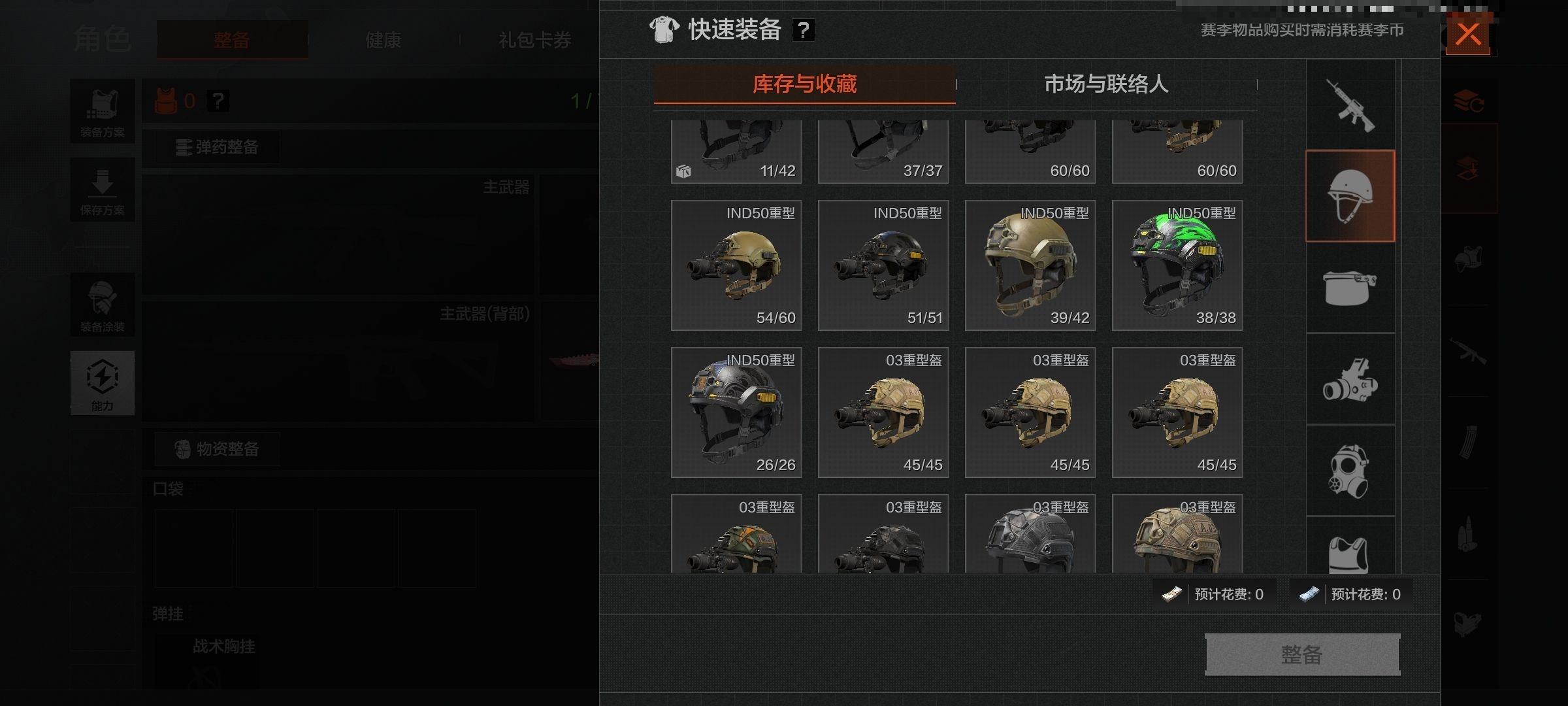The image size is (1568, 706).
Task: Select the helmet with 11/42 durability
Action: 736,152
